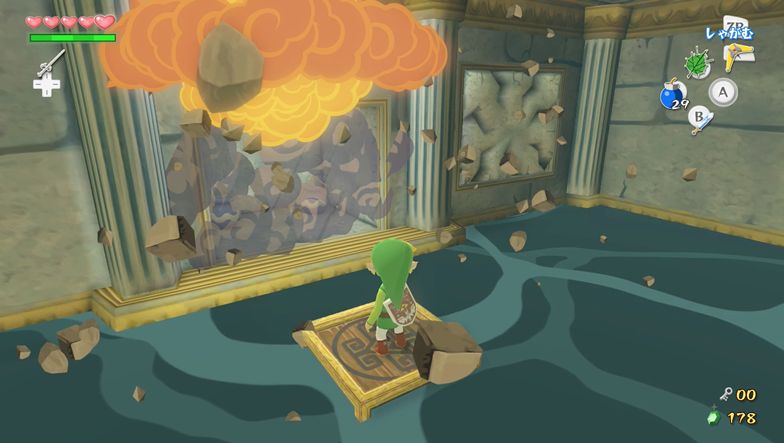Activate the Wind Waker baton icon
Viewport: 784px width, 443px height.
(x=49, y=63)
